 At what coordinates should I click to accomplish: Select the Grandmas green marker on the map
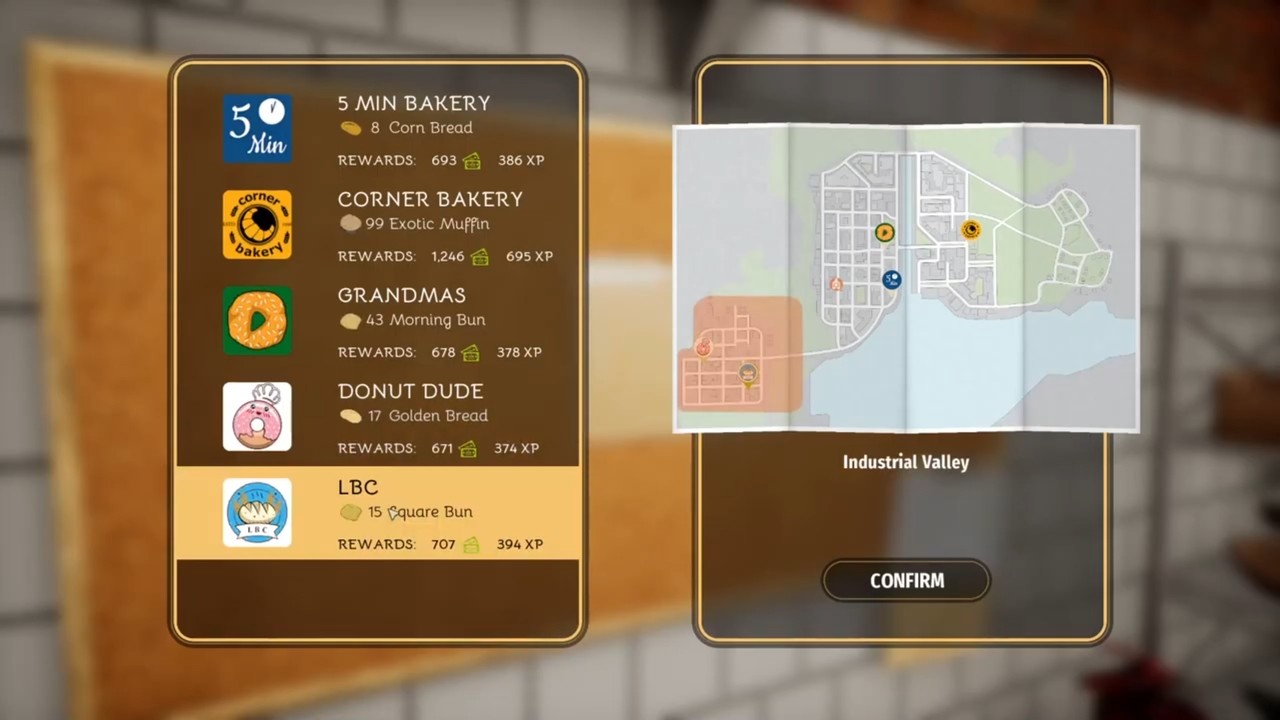884,232
